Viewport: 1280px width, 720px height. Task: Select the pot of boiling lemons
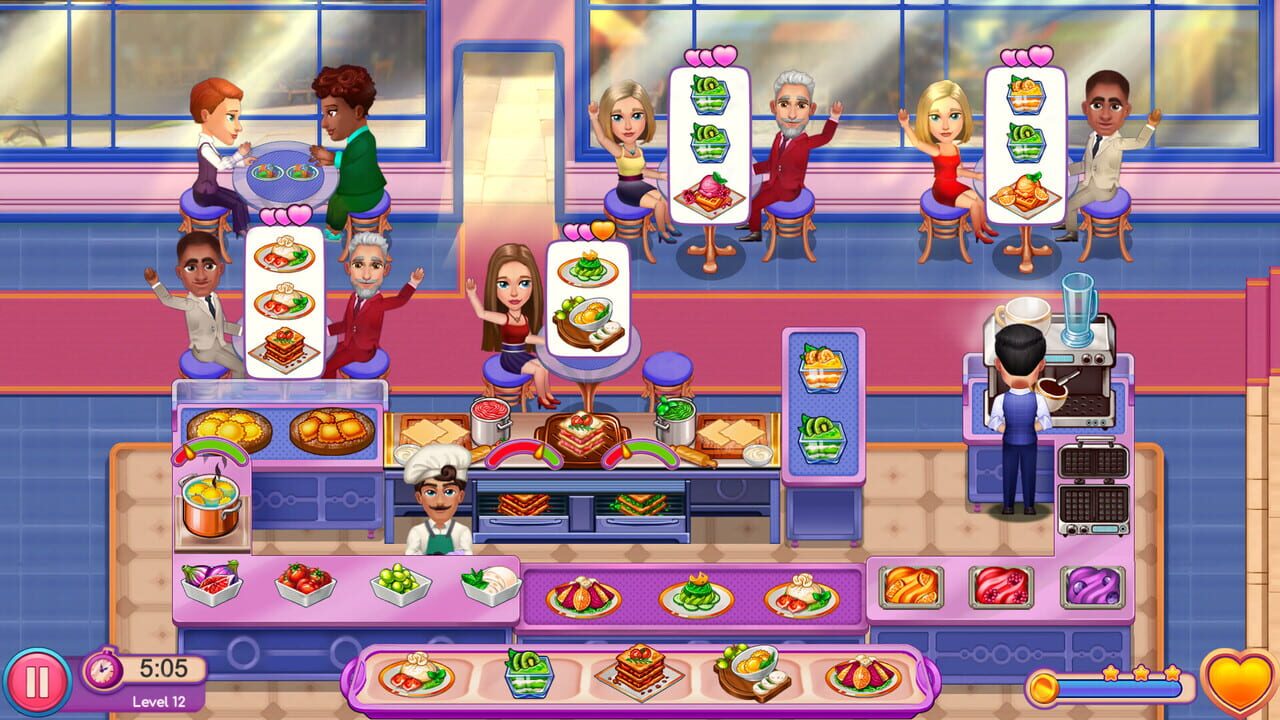coord(210,510)
